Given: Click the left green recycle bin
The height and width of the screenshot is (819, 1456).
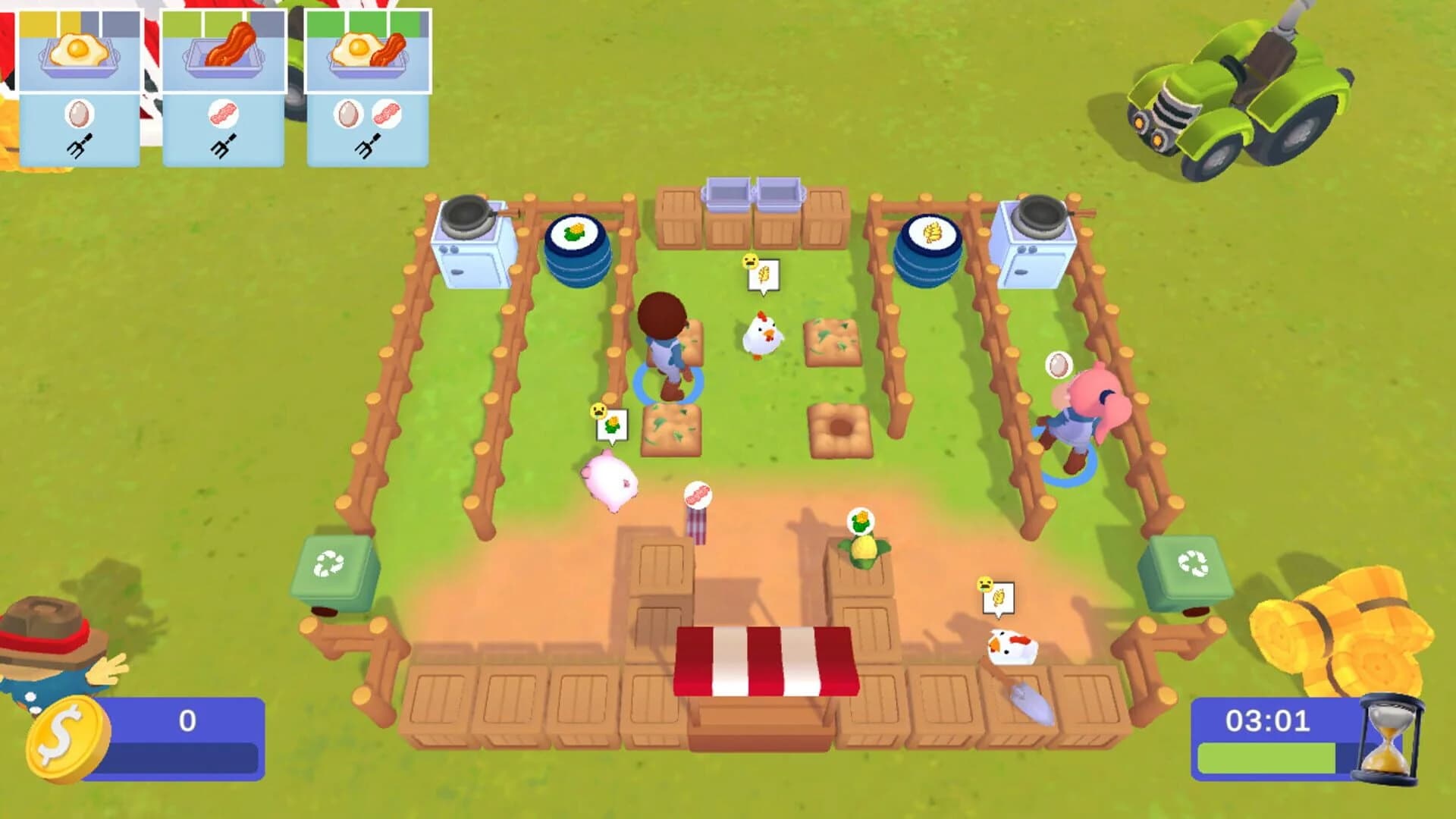Looking at the screenshot, I should tap(336, 565).
